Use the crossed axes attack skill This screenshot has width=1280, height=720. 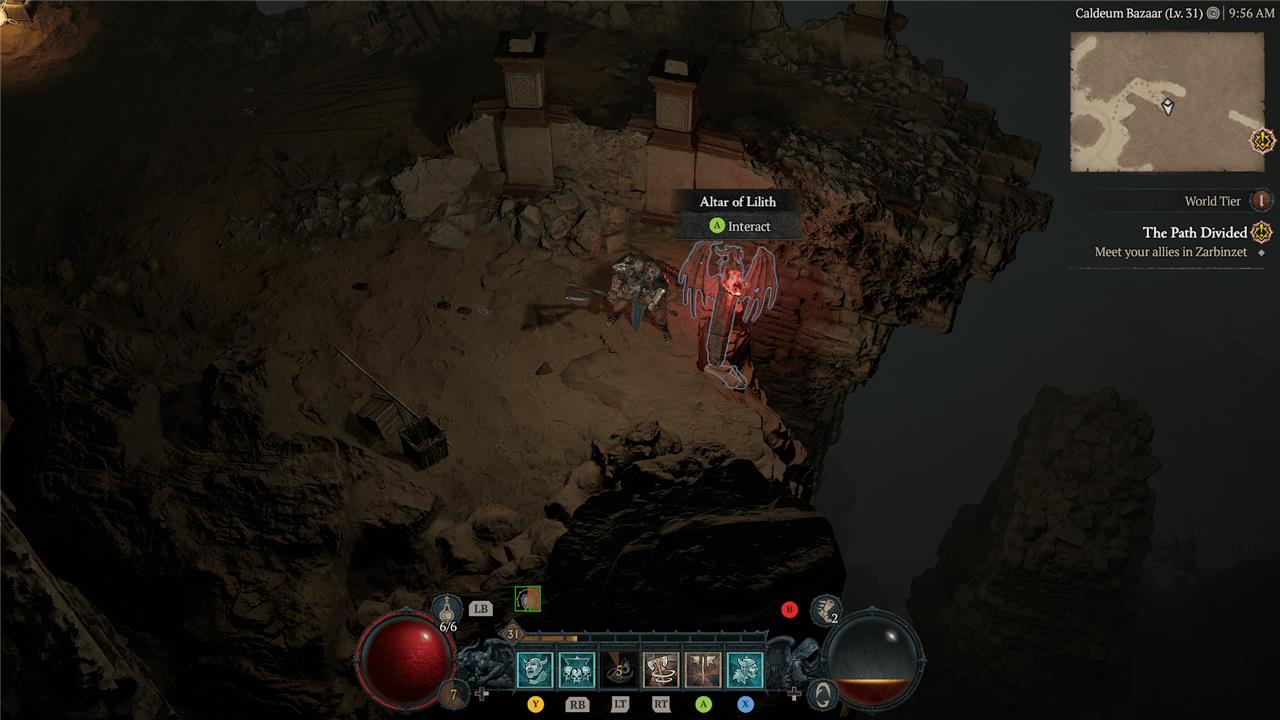click(x=703, y=670)
